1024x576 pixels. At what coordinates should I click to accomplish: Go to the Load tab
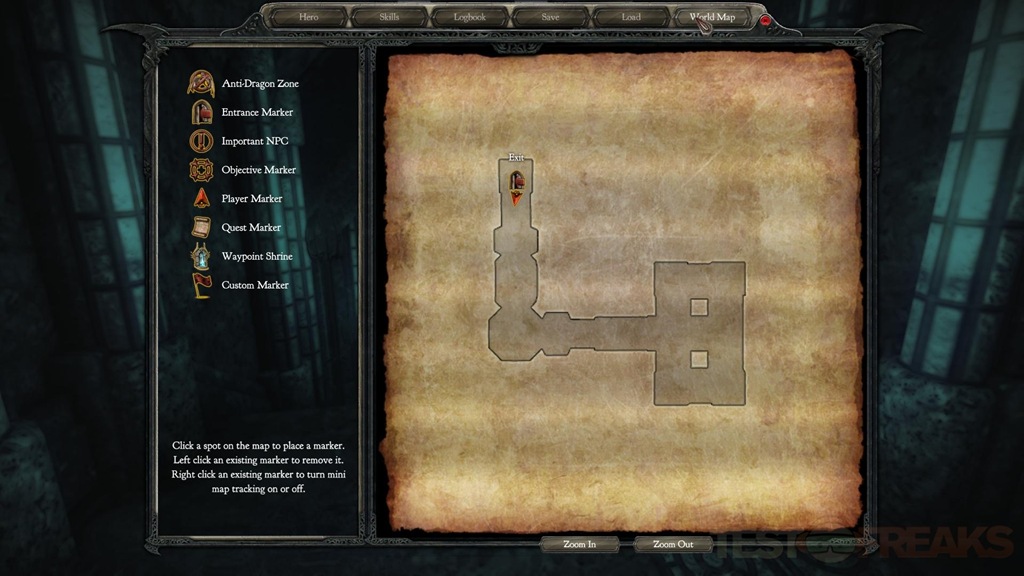pos(631,17)
